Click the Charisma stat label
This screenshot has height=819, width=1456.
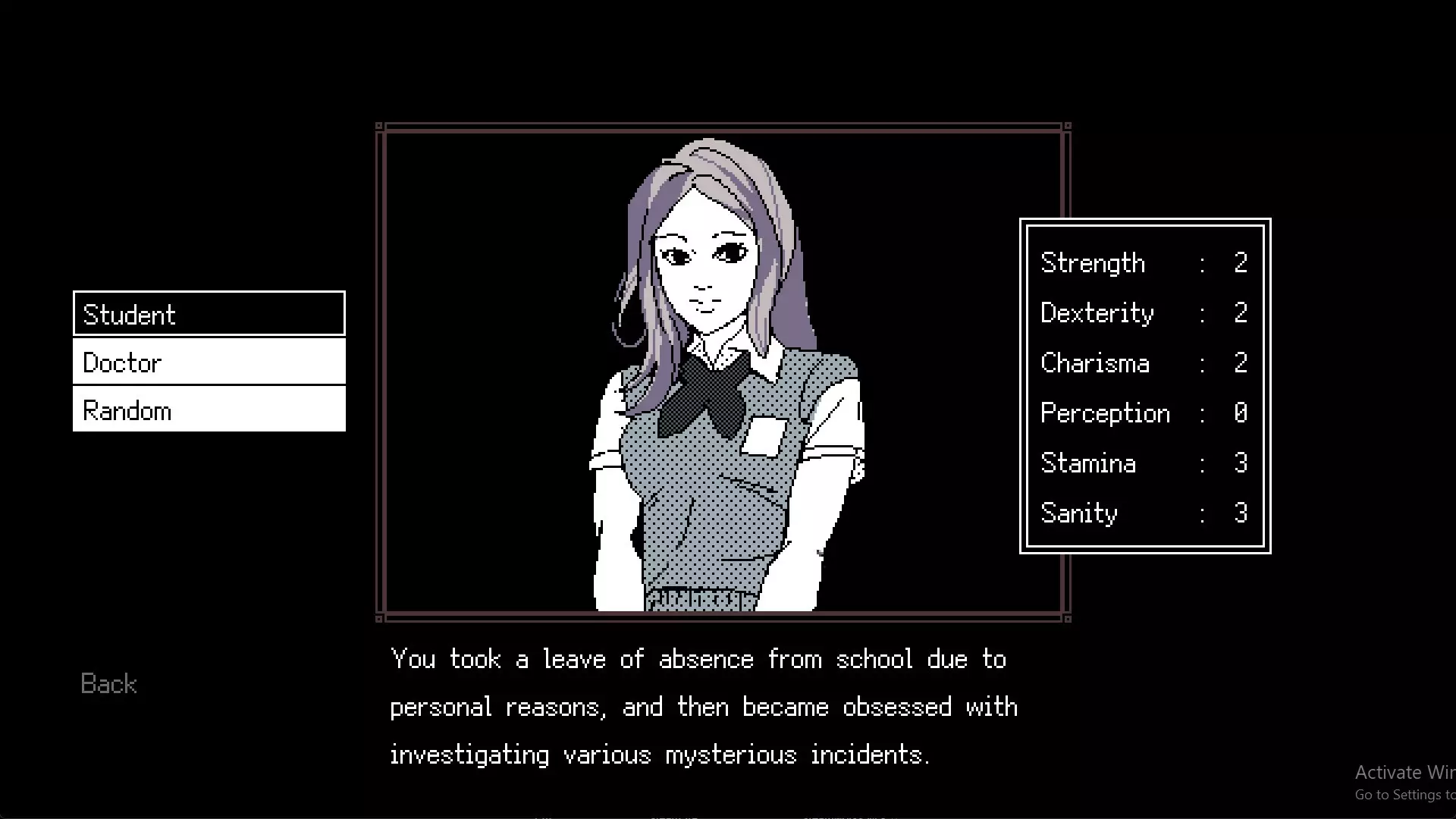1095,362
